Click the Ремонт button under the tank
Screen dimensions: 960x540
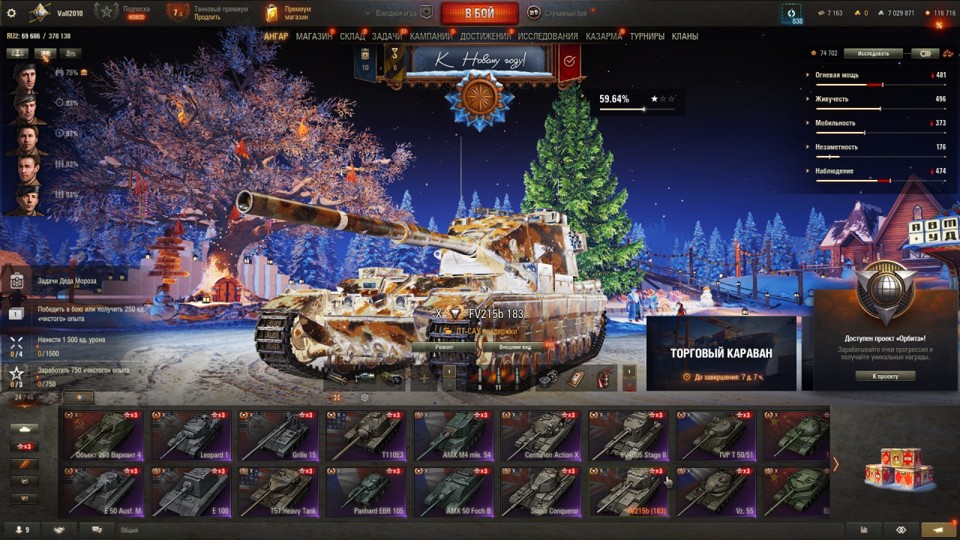pos(443,347)
